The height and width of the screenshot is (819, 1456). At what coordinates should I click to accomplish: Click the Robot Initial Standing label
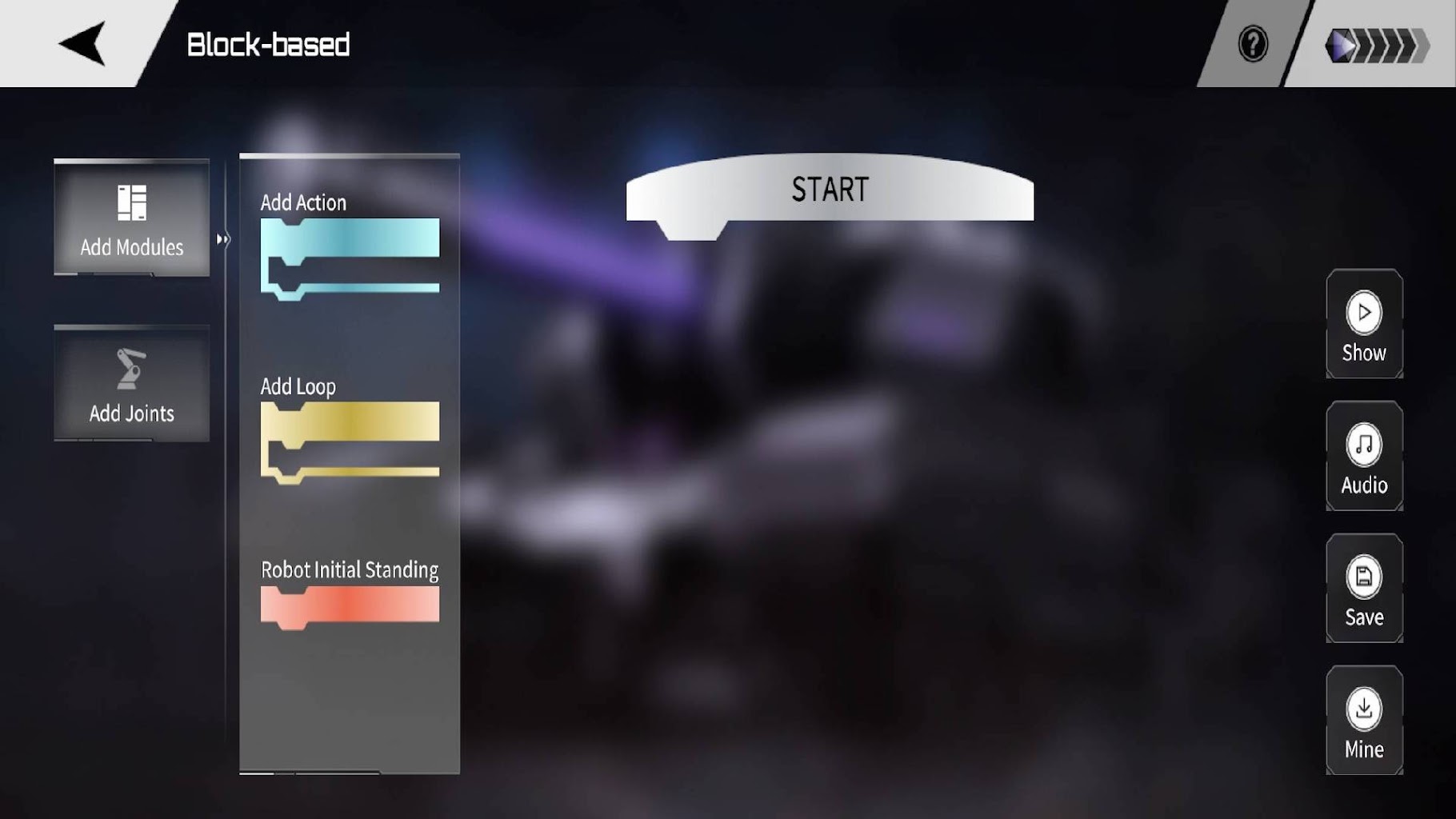pos(350,569)
